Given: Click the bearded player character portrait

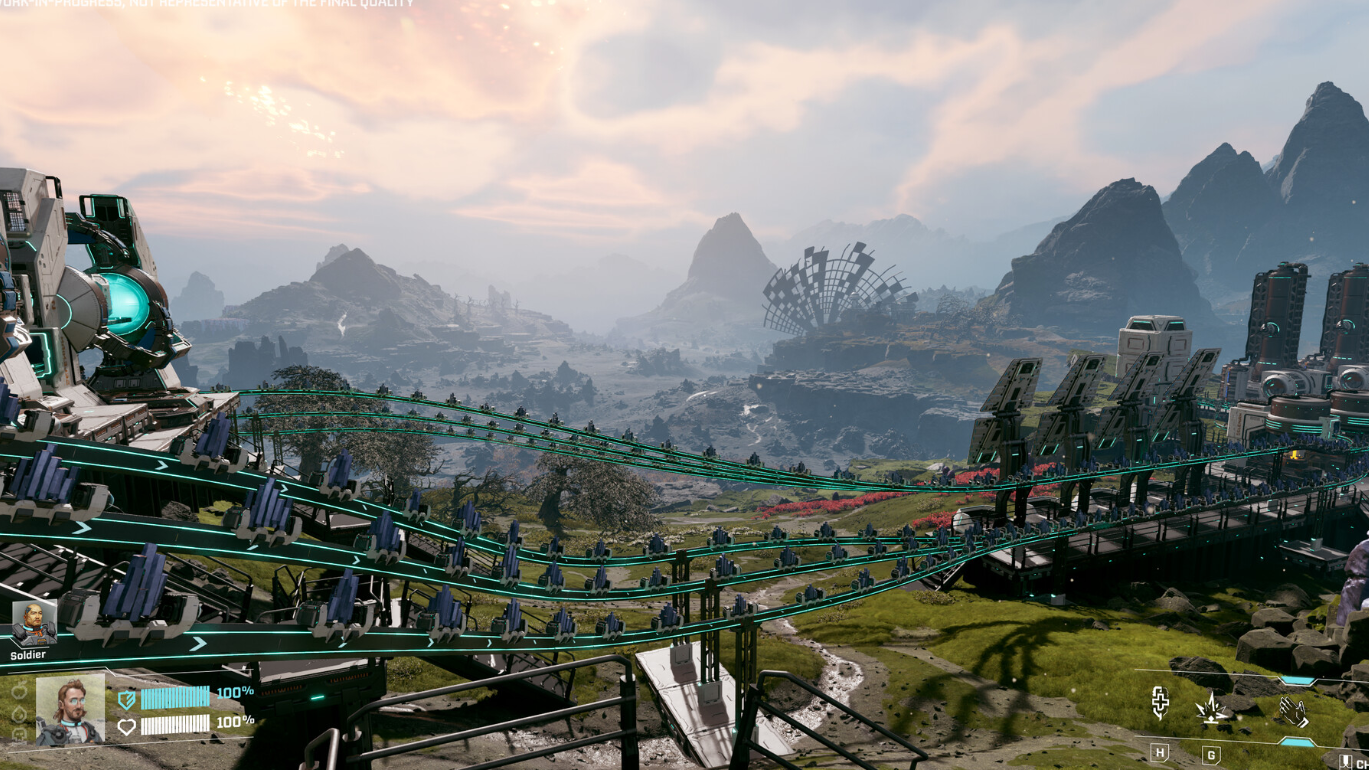Looking at the screenshot, I should (70, 708).
